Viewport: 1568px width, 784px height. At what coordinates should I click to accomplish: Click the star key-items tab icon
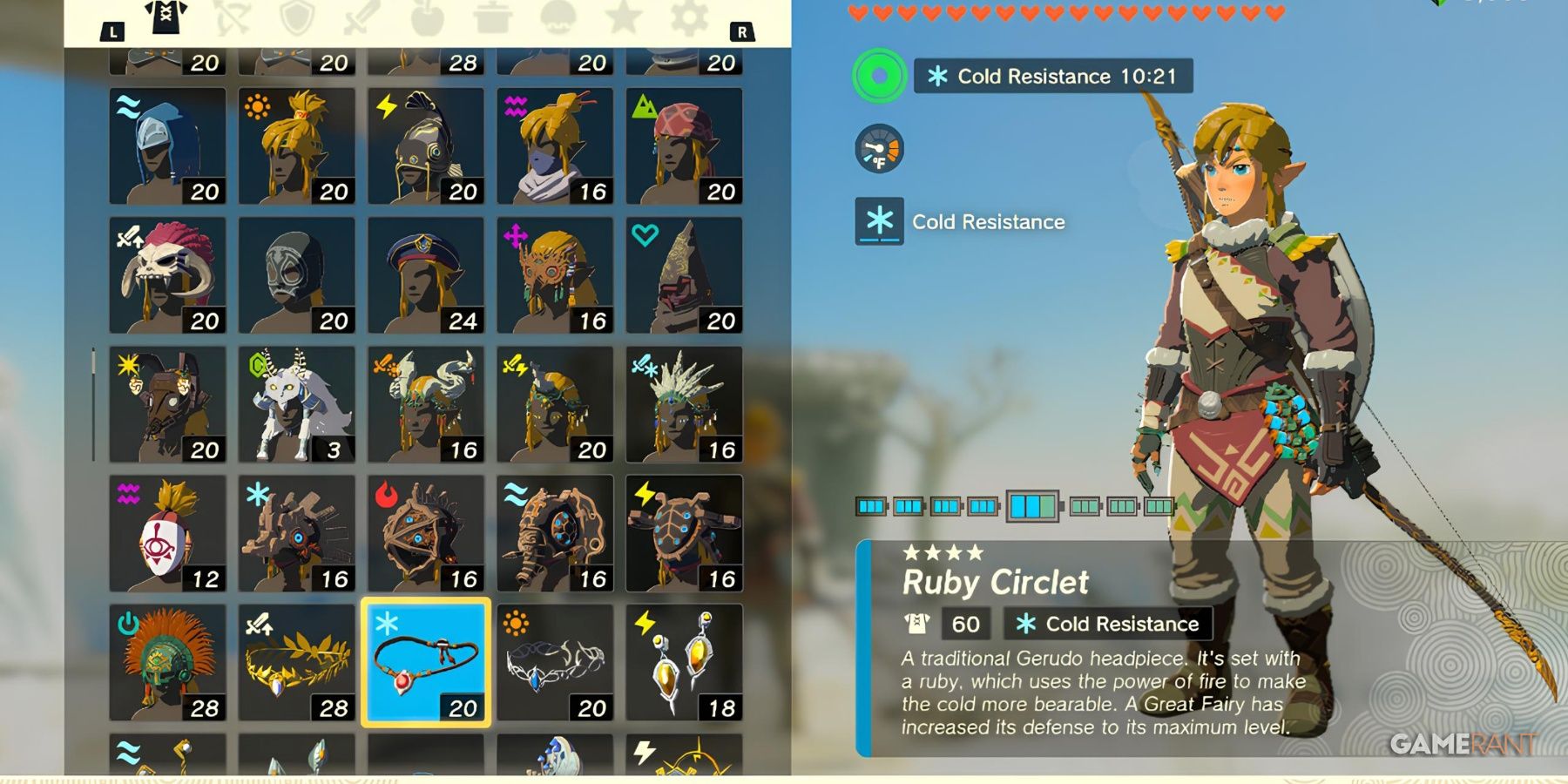(x=624, y=16)
